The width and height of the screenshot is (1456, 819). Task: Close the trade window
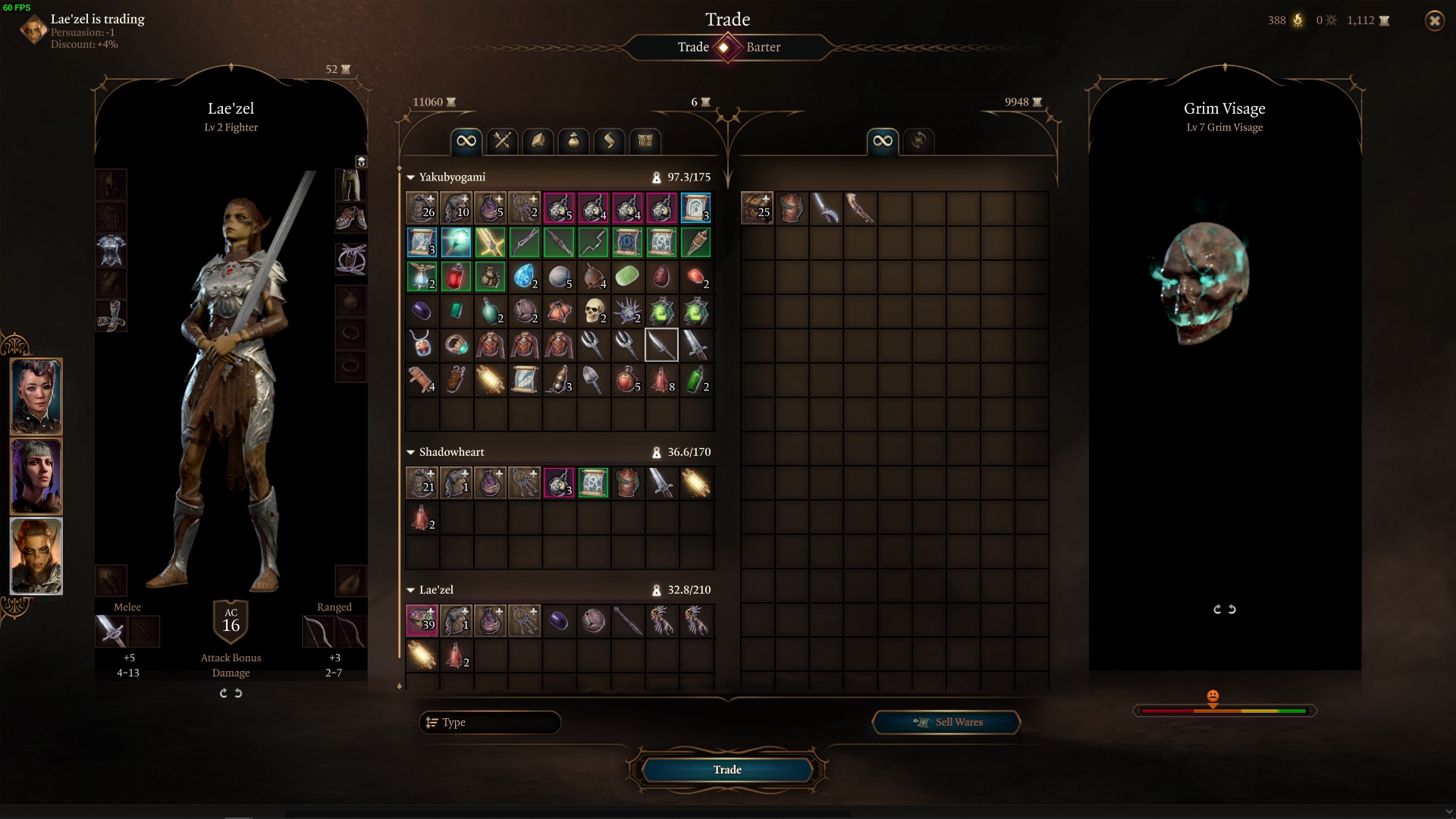[1434, 21]
